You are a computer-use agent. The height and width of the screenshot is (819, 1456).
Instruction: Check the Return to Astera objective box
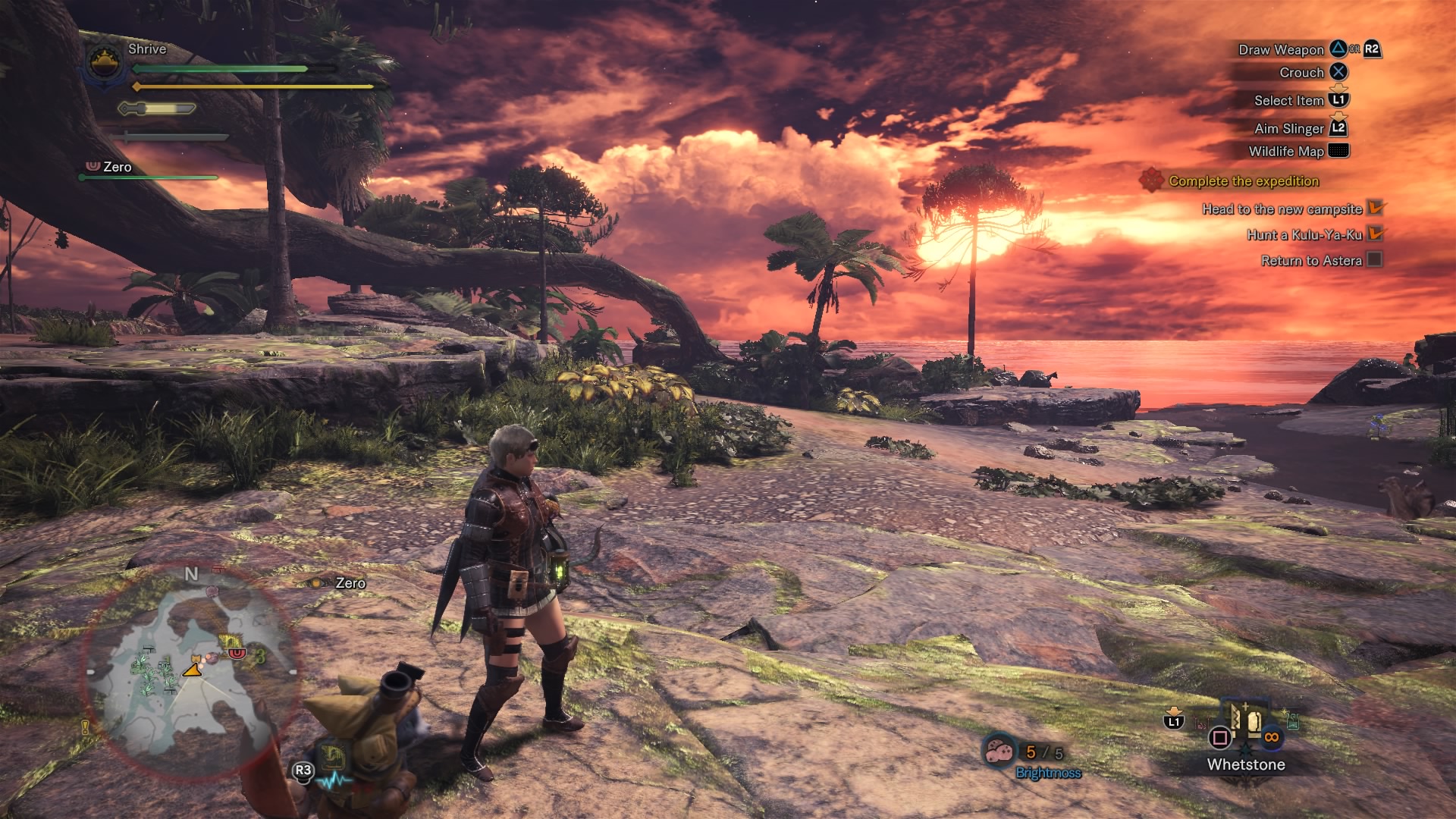coord(1373,259)
